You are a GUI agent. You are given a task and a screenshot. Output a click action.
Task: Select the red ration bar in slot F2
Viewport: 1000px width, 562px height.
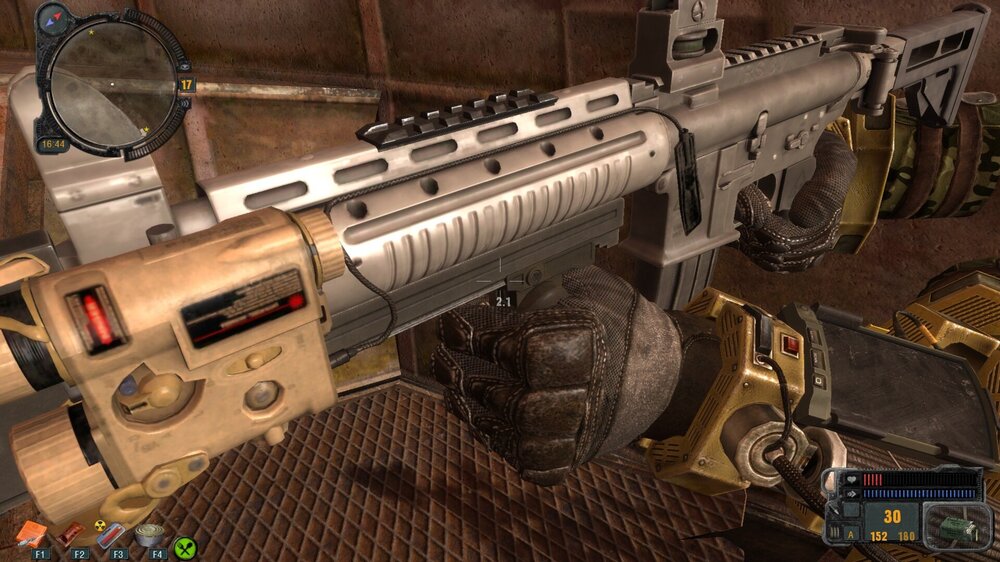tap(71, 535)
